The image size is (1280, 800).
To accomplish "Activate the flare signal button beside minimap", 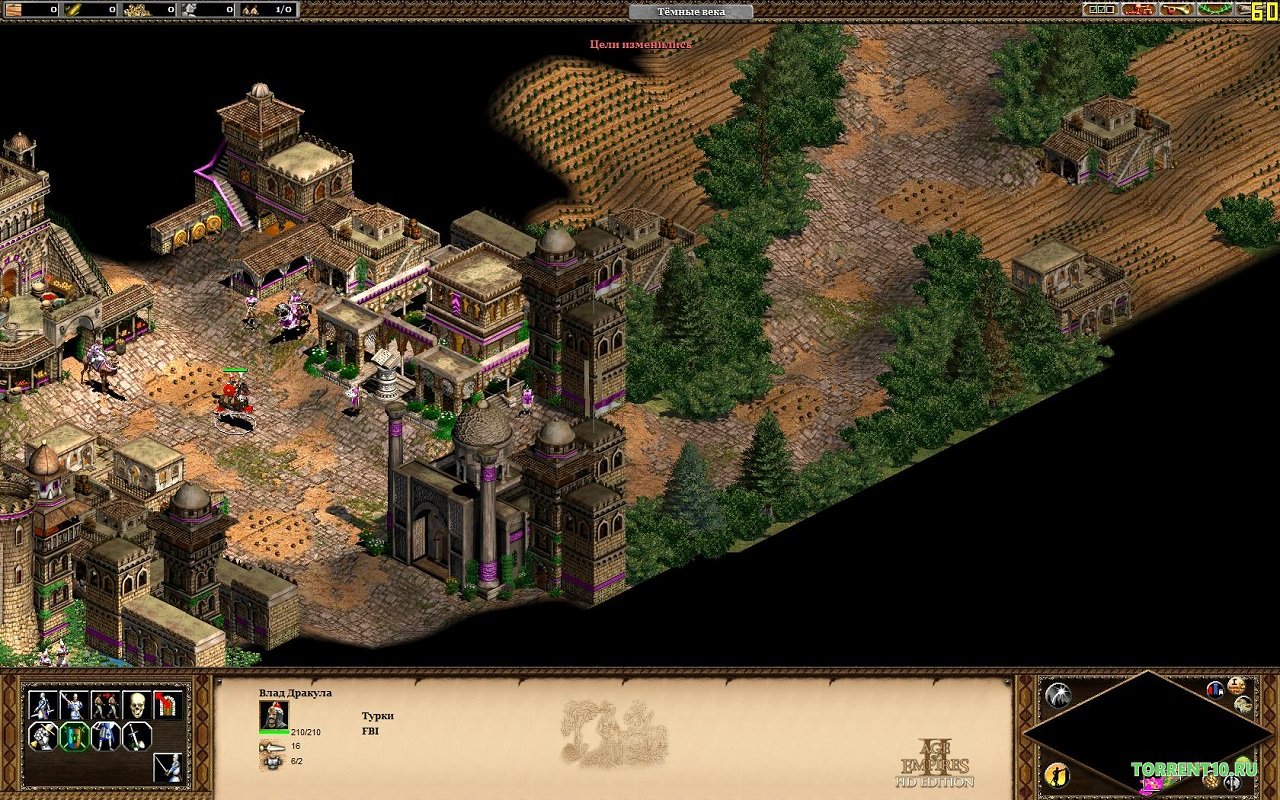I will click(x=1058, y=695).
